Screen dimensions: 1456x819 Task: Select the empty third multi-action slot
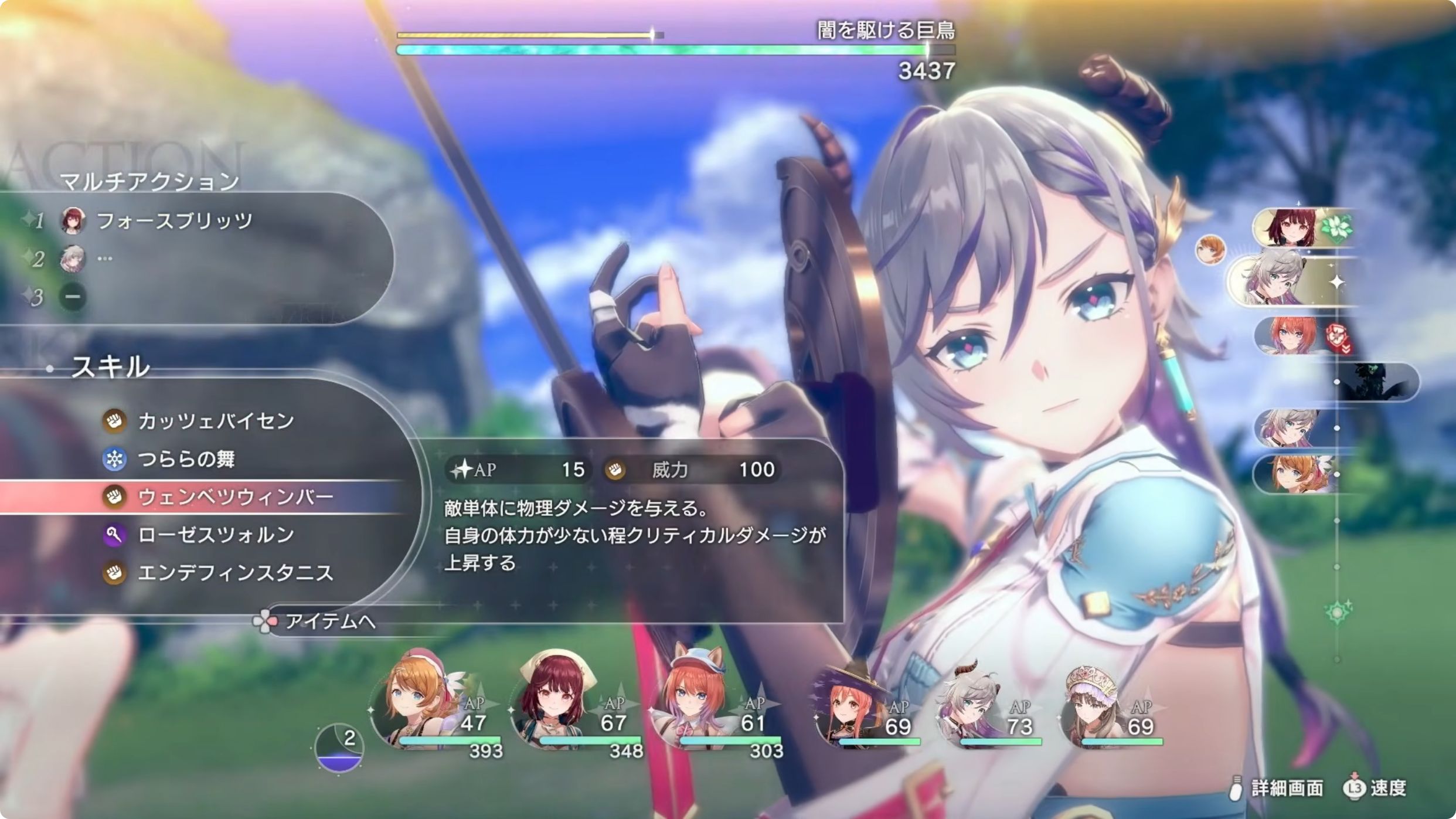coord(73,297)
